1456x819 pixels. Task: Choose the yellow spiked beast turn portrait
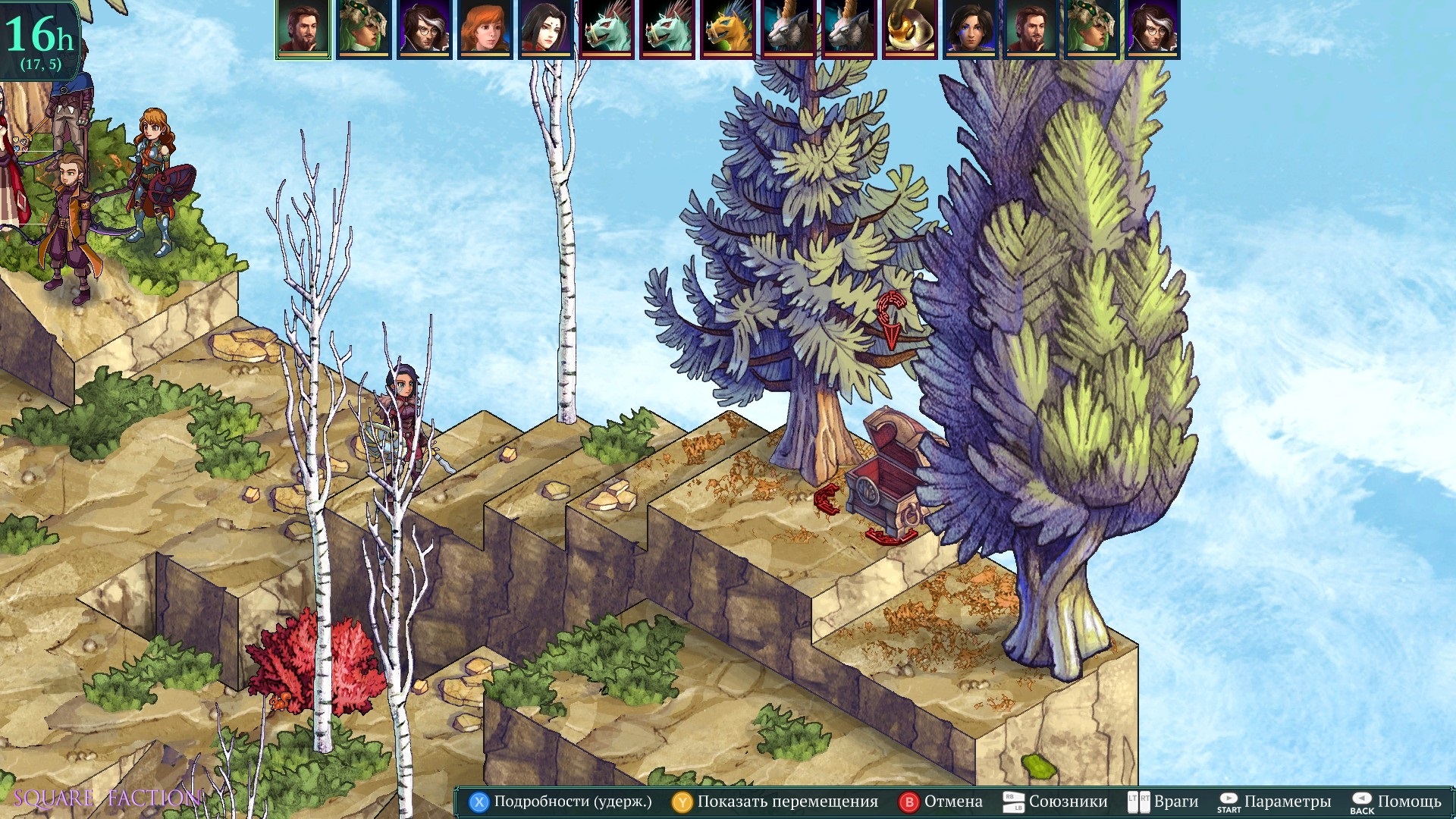[728, 30]
